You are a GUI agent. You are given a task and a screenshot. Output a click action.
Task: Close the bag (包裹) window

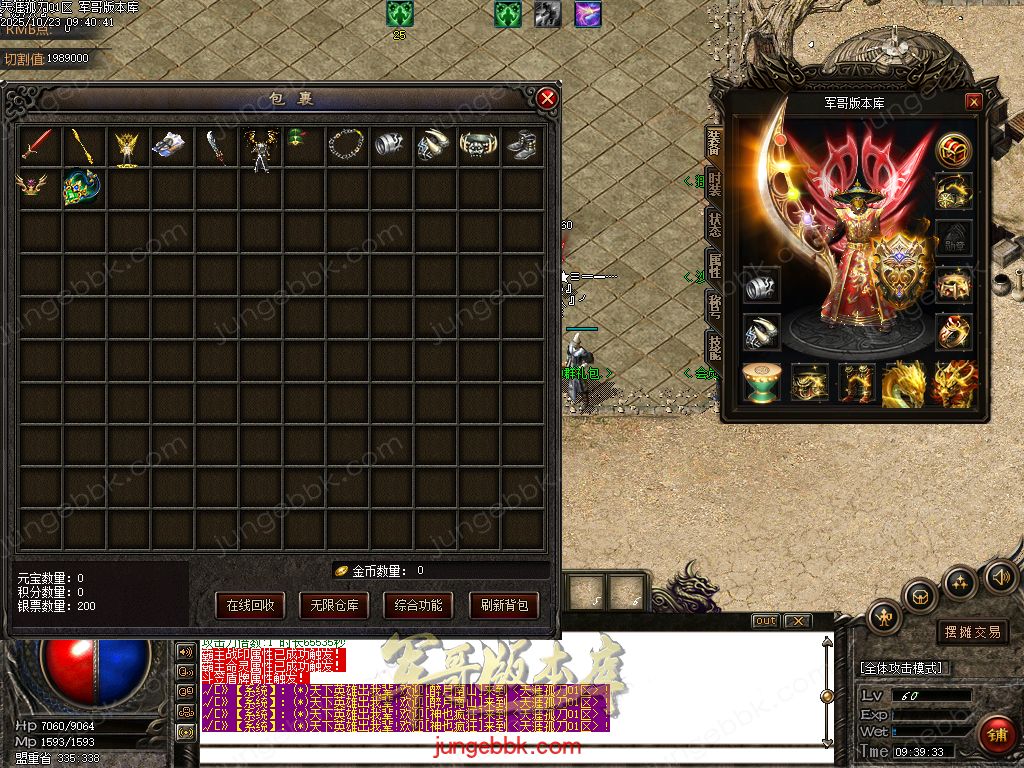click(546, 98)
